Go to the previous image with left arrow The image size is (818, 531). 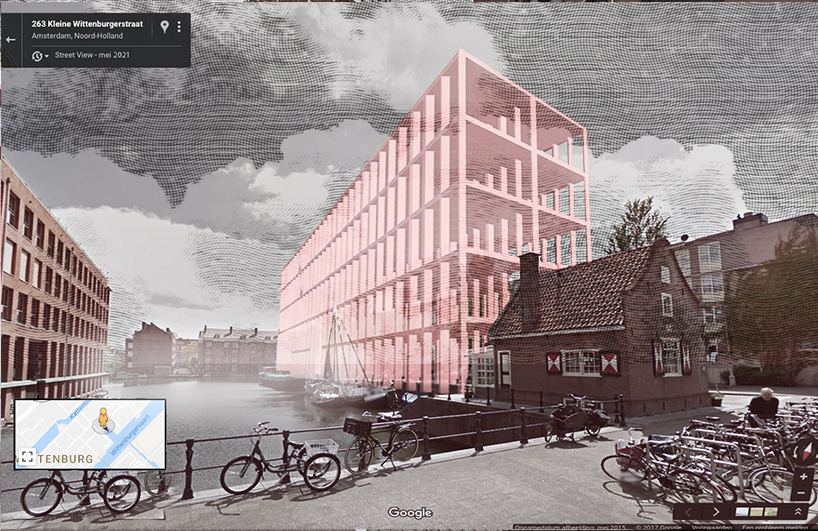click(689, 512)
